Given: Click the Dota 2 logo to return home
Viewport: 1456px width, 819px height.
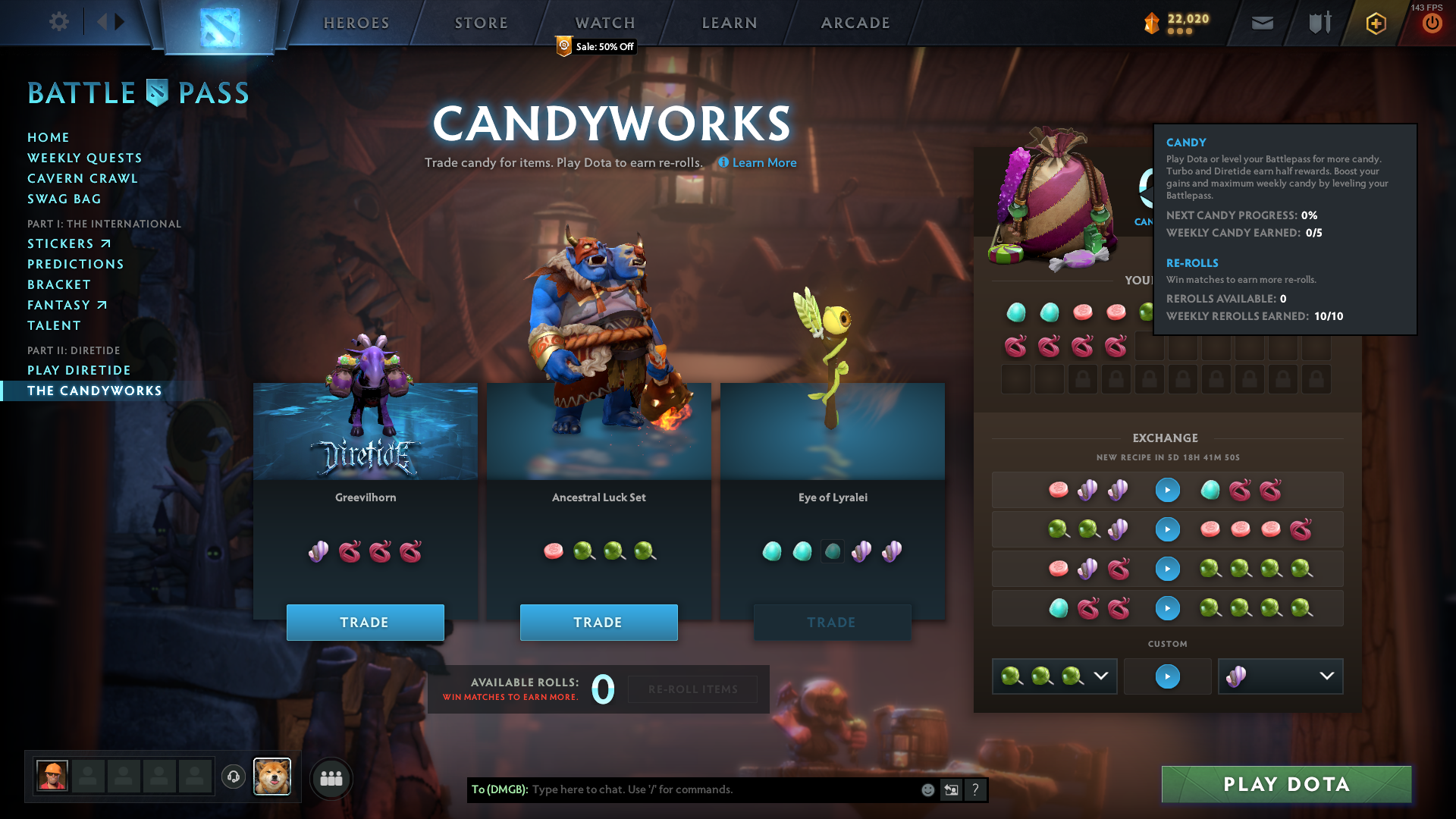Looking at the screenshot, I should (218, 27).
